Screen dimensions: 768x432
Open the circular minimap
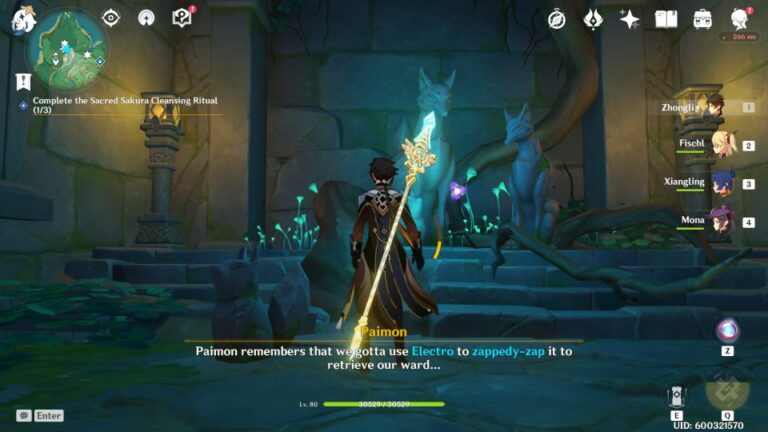pyautogui.click(x=67, y=45)
